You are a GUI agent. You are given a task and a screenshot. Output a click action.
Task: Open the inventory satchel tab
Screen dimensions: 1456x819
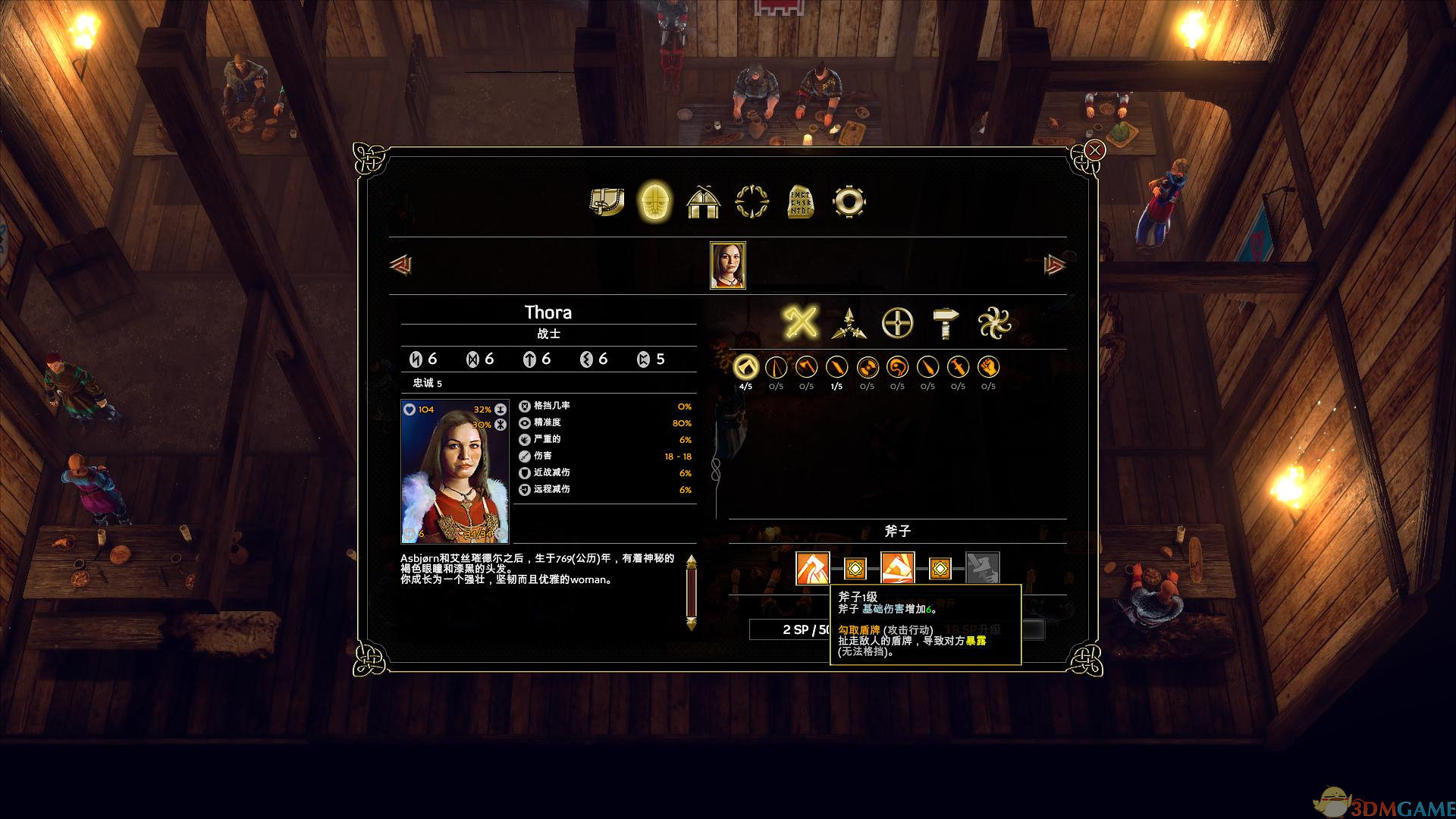click(607, 202)
